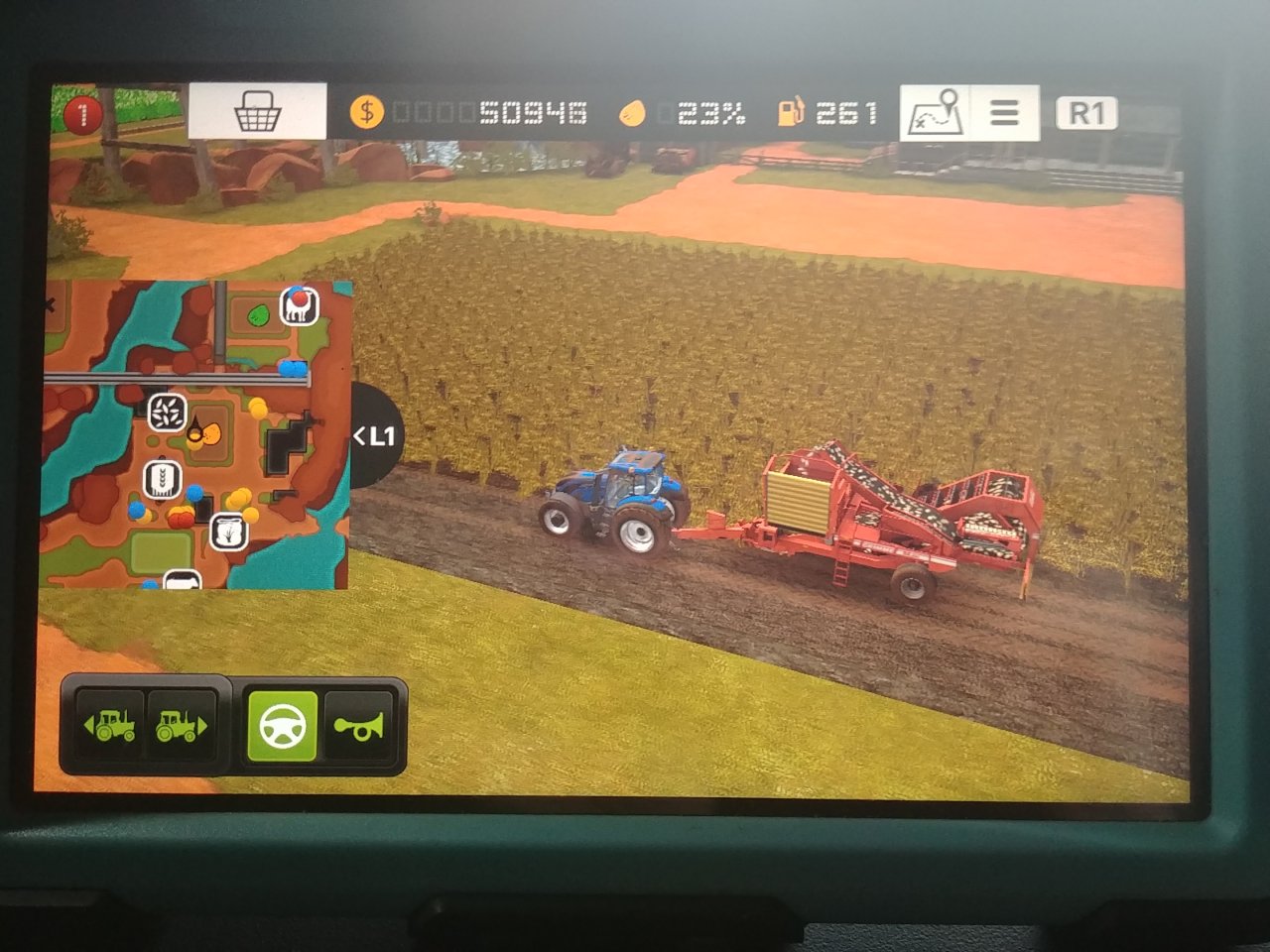Collapse the minimap with the L1 tab
The height and width of the screenshot is (952, 1270).
pyautogui.click(x=376, y=435)
